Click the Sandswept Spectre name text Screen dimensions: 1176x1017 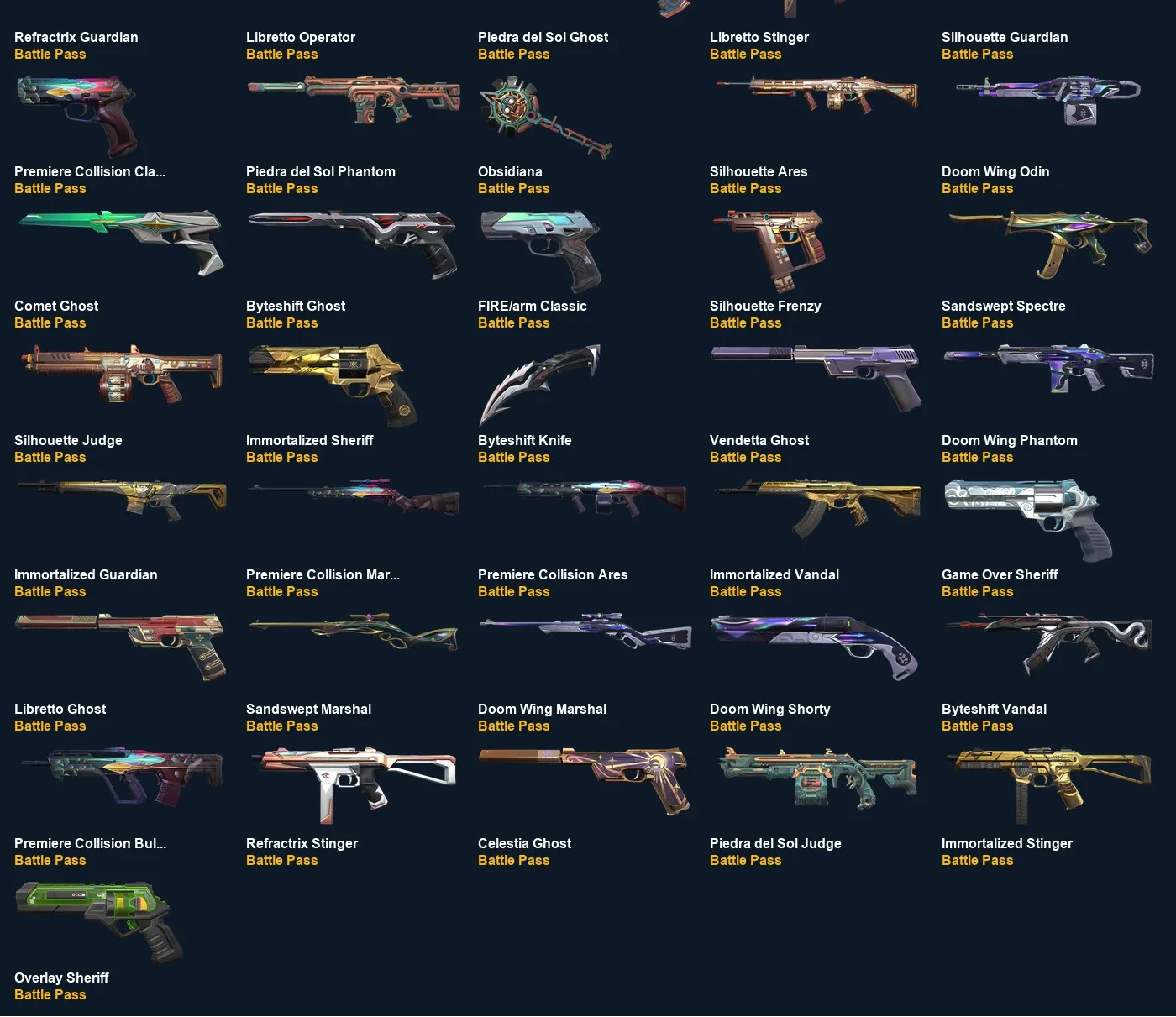[x=1003, y=306]
